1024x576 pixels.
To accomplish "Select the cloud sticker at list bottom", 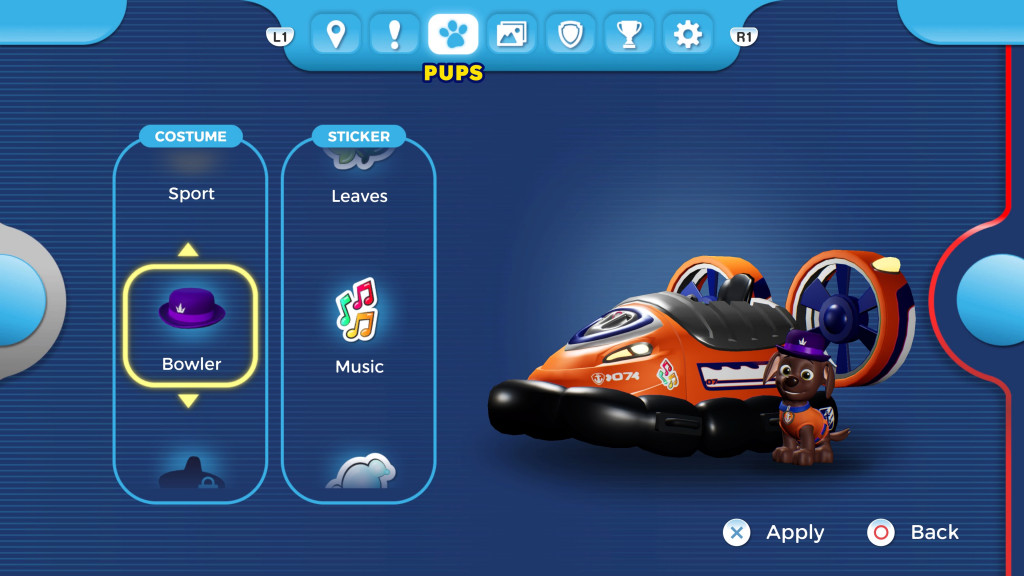I will coord(360,471).
